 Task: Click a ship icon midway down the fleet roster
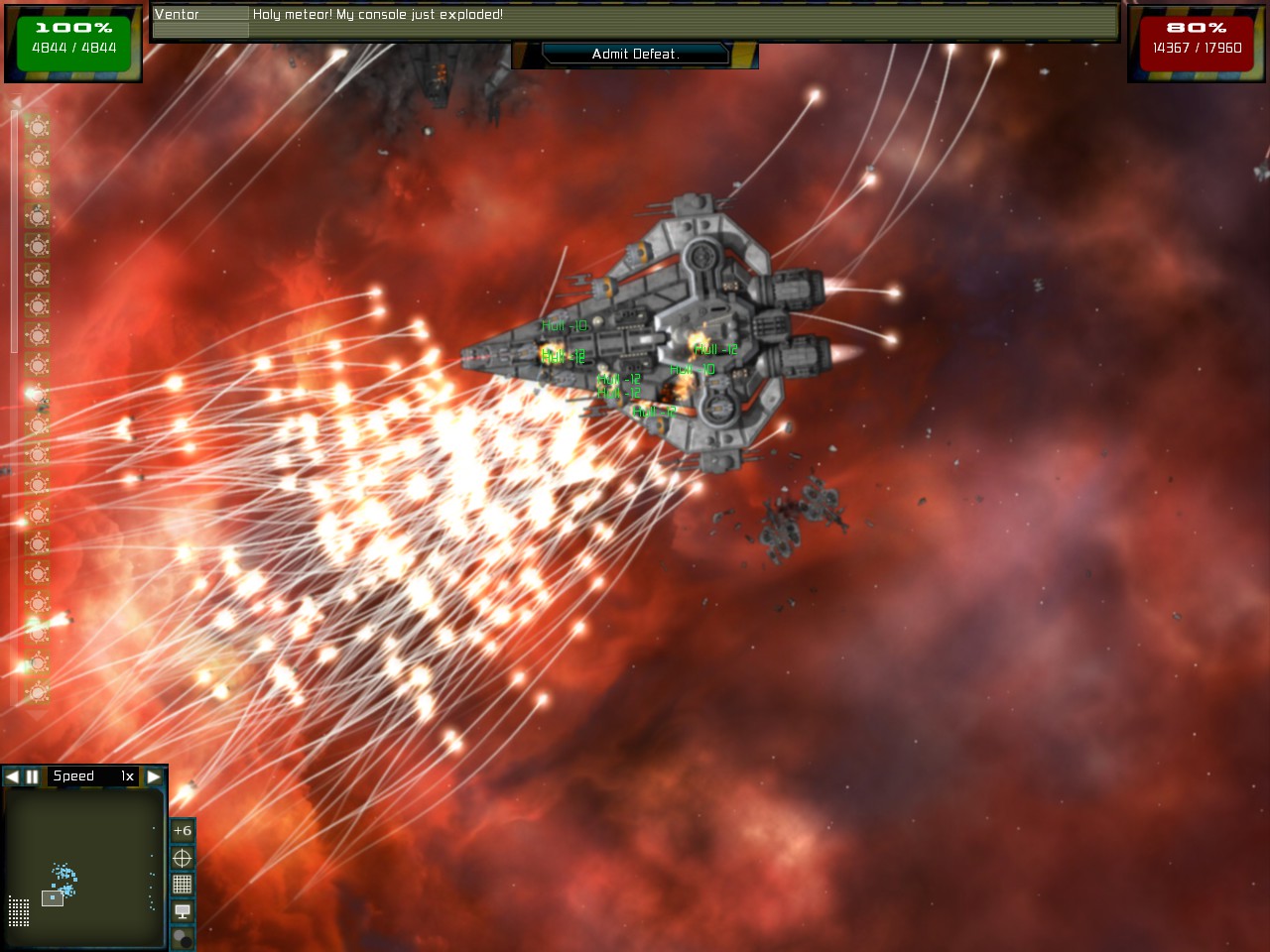pos(38,423)
